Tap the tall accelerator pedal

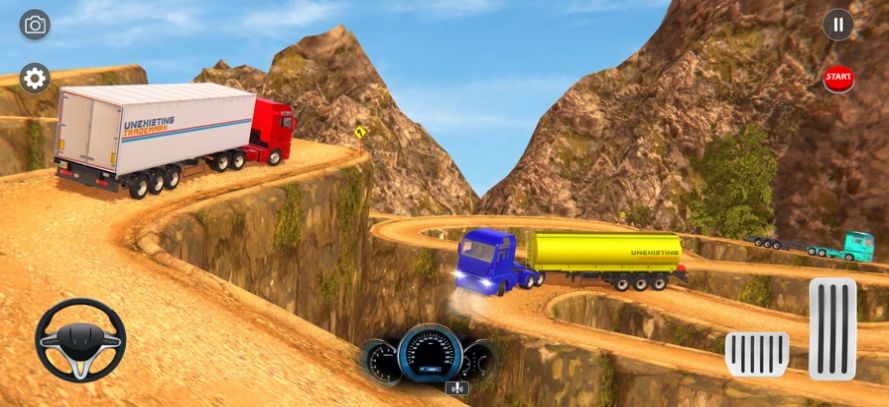click(x=832, y=329)
